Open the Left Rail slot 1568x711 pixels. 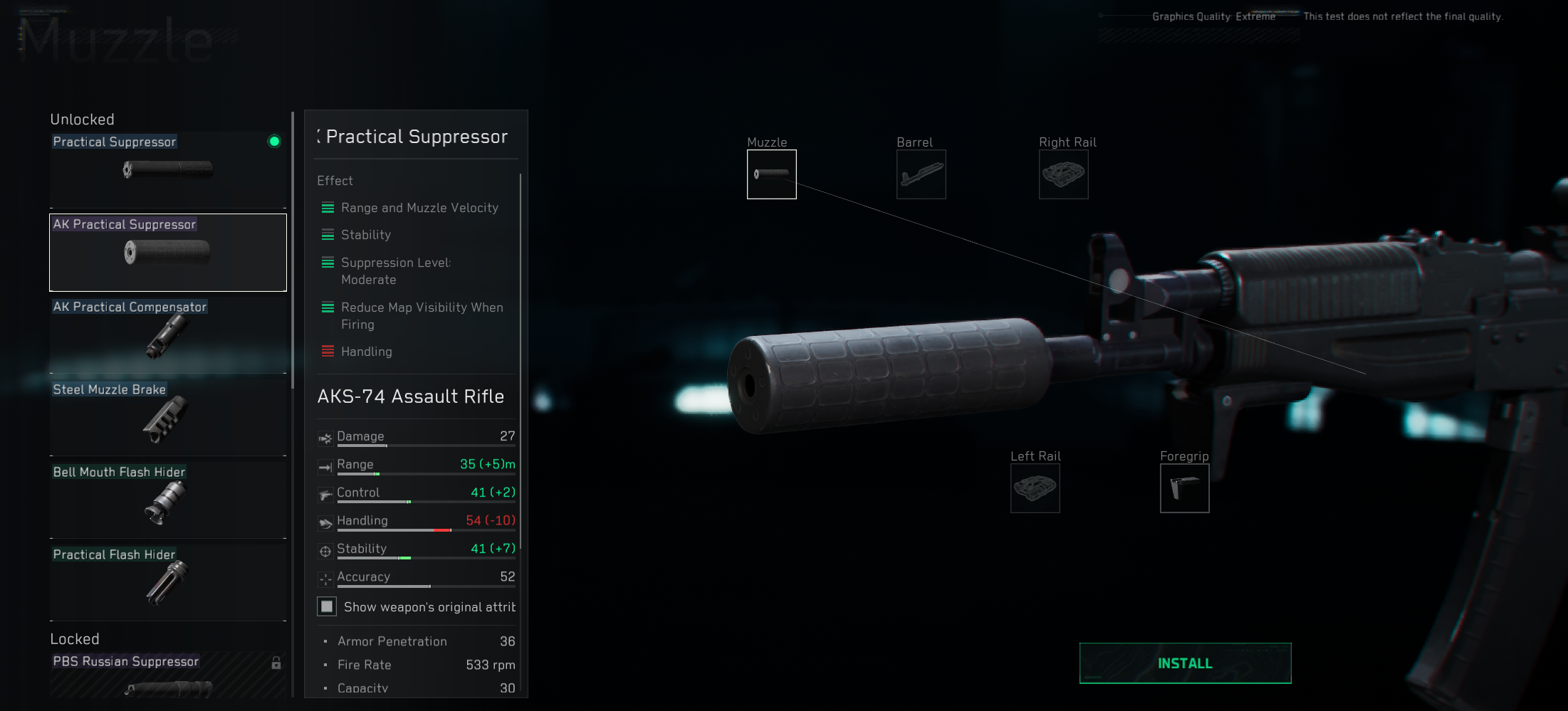[1035, 488]
